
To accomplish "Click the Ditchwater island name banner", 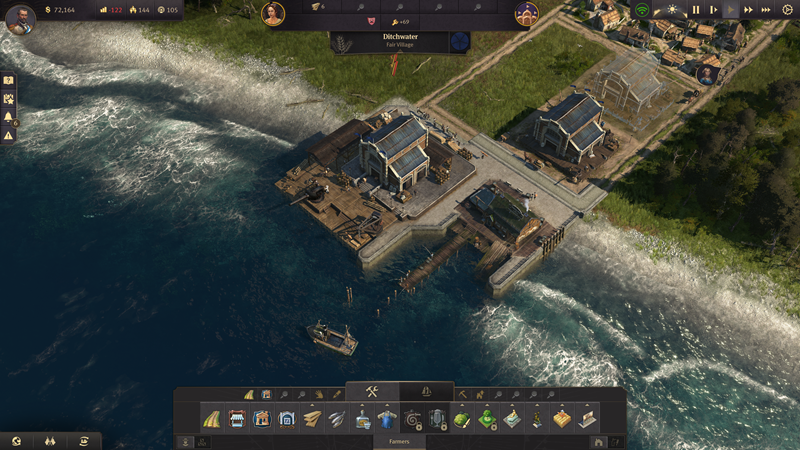I will click(399, 41).
